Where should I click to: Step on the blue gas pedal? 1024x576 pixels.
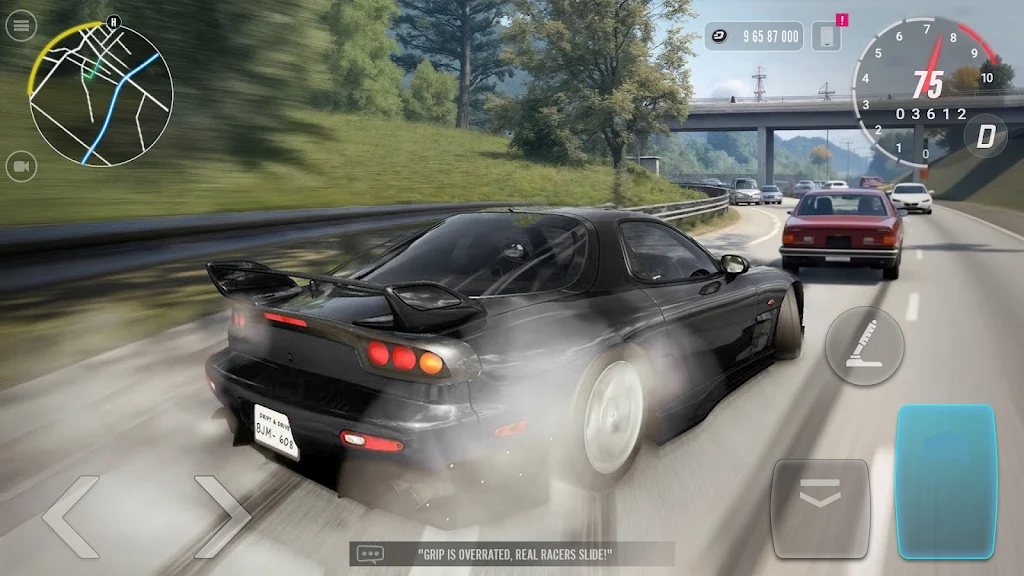[x=945, y=480]
